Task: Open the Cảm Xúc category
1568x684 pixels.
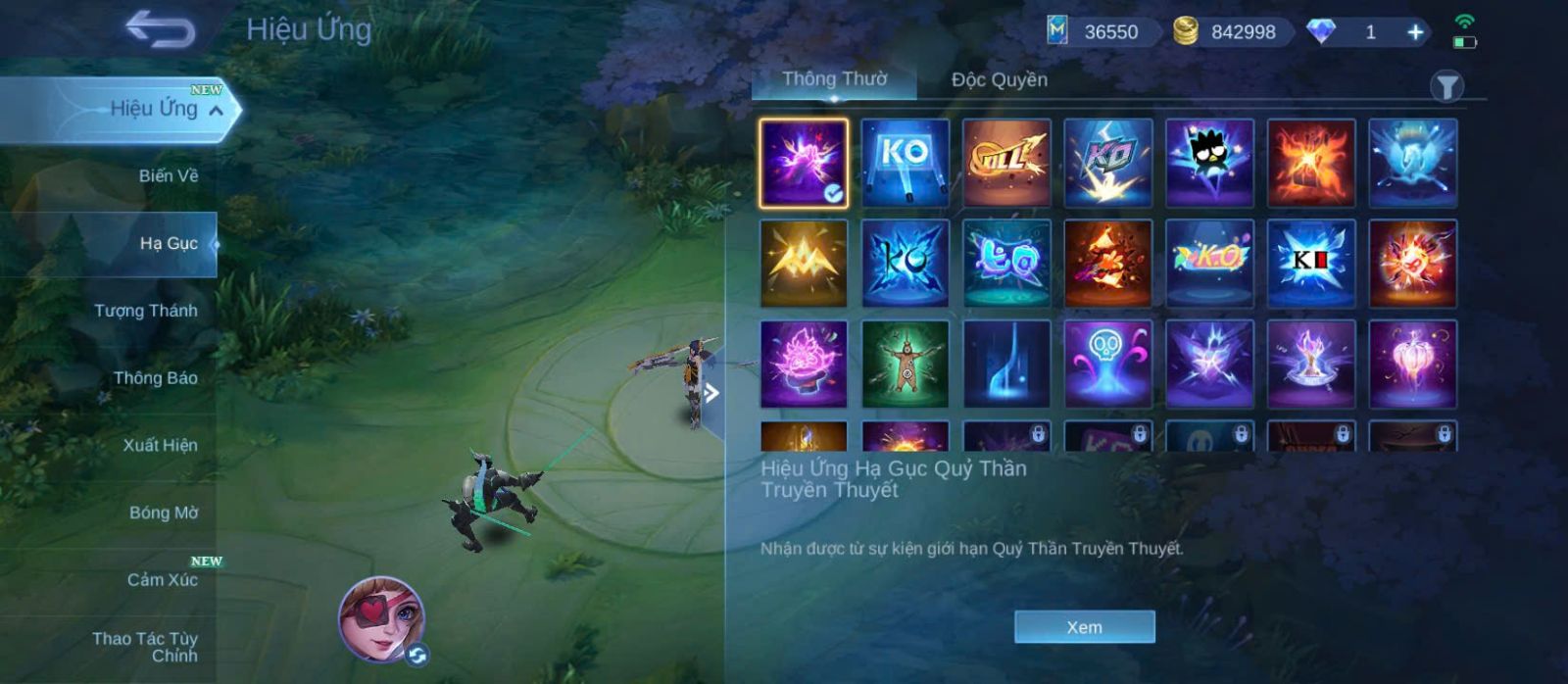Action: point(162,580)
